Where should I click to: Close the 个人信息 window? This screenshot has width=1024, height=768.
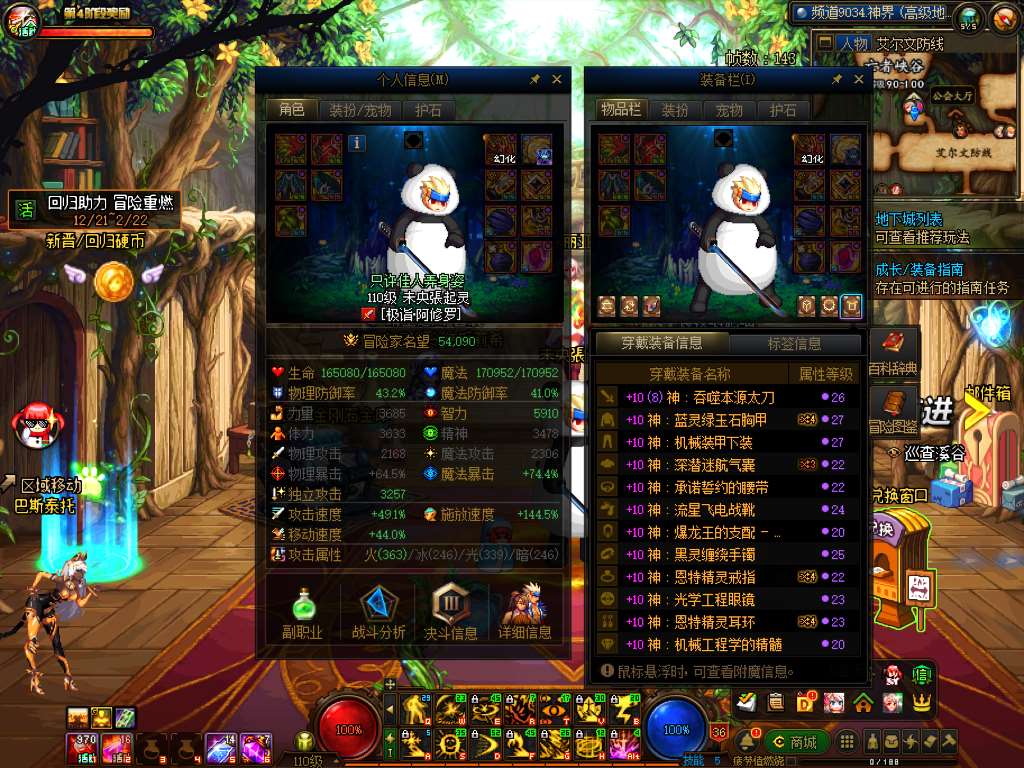557,79
